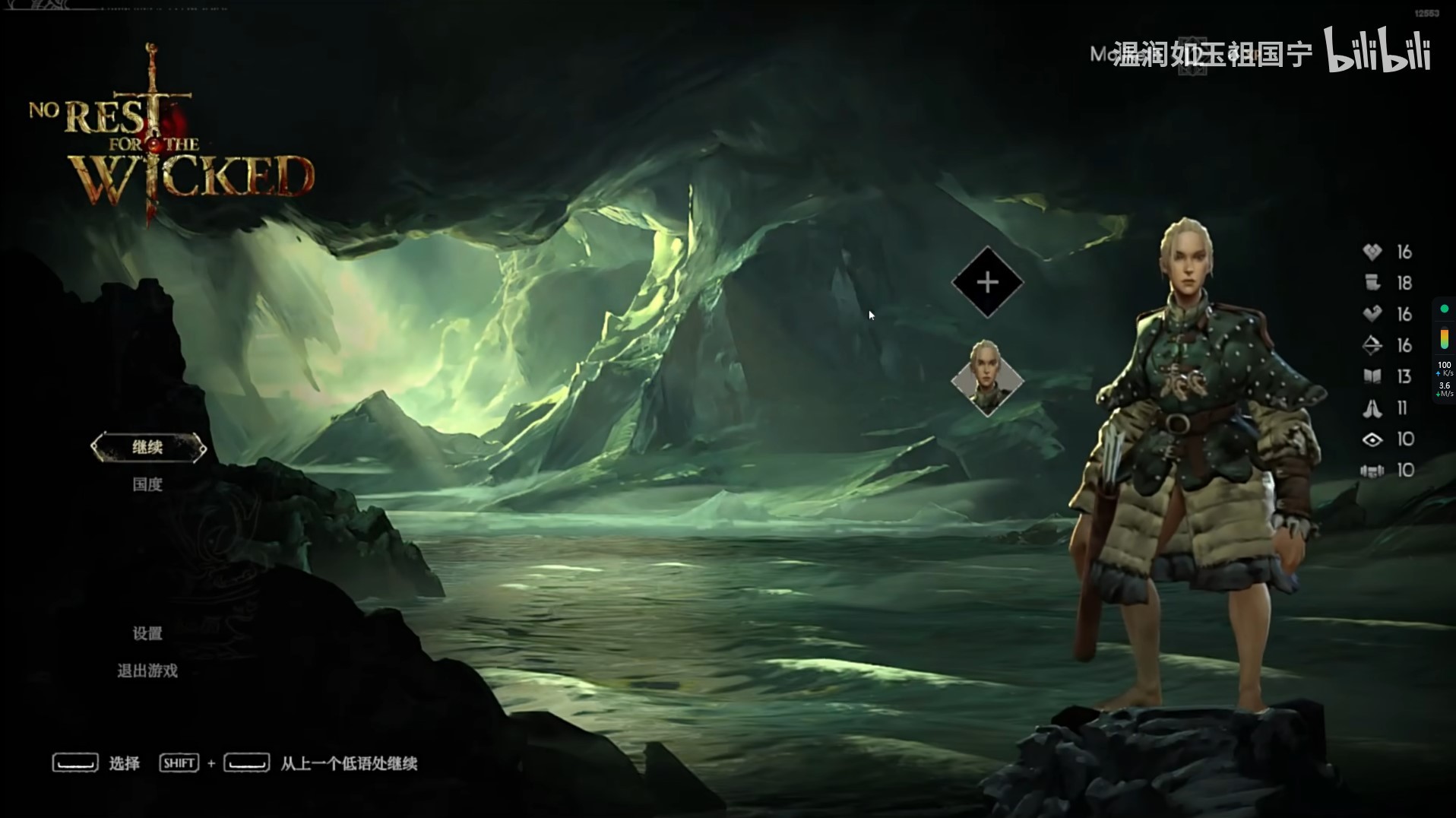Open the 设置 (Settings) menu
1456x818 pixels.
pyautogui.click(x=147, y=633)
